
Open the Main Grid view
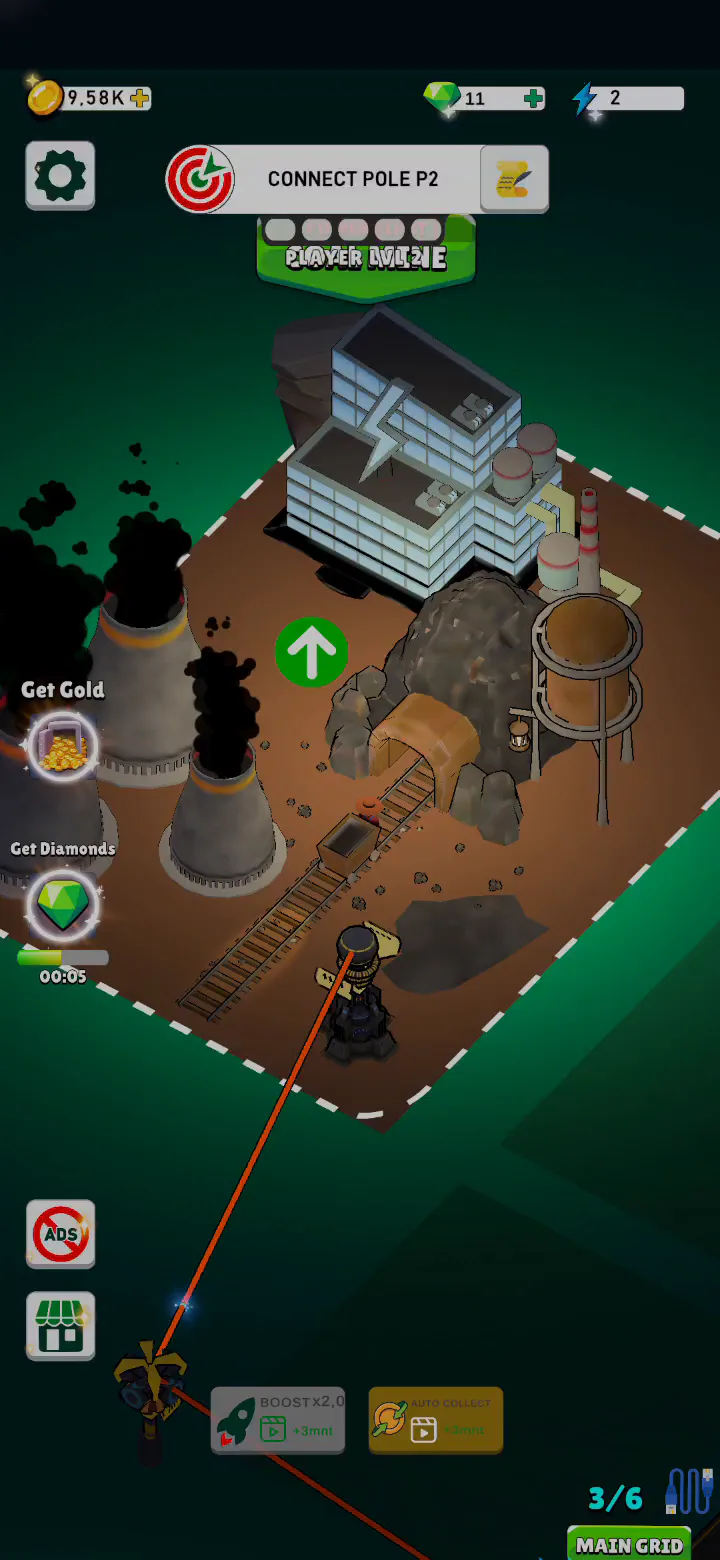pos(629,1544)
